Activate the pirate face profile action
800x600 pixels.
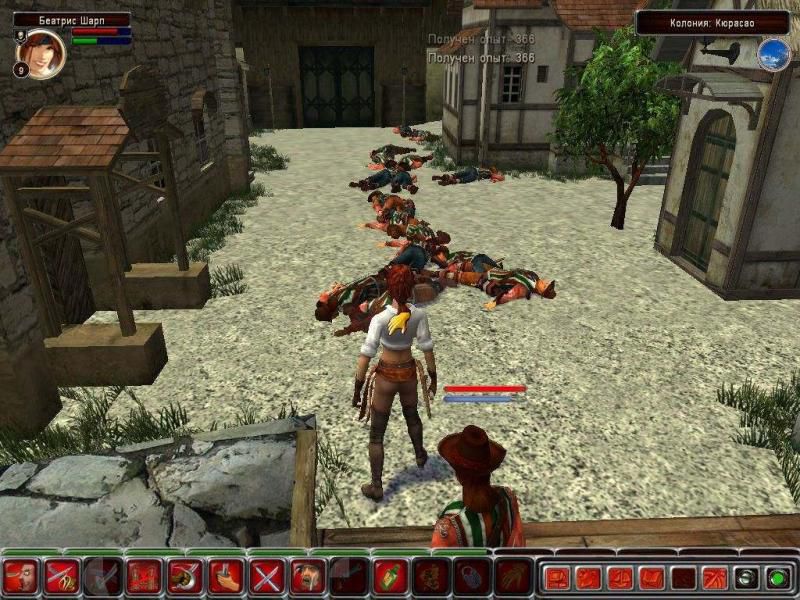(19, 577)
